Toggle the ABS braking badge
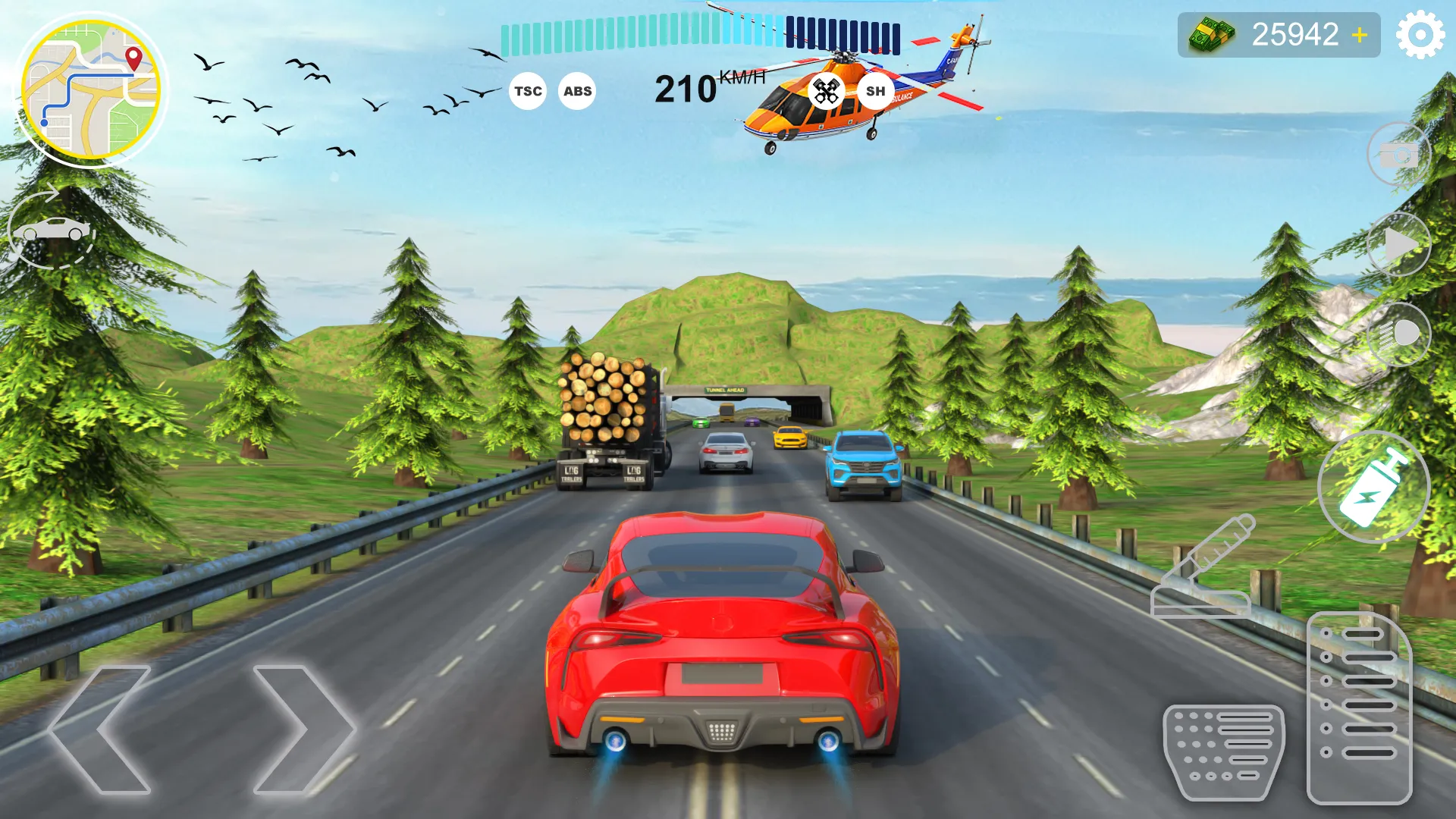Viewport: 1456px width, 819px height. tap(576, 90)
